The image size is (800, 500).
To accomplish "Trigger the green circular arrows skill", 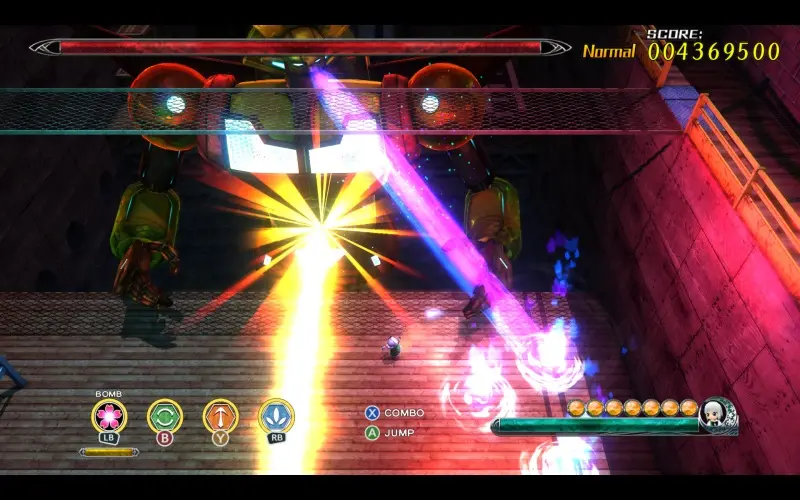I will (165, 416).
